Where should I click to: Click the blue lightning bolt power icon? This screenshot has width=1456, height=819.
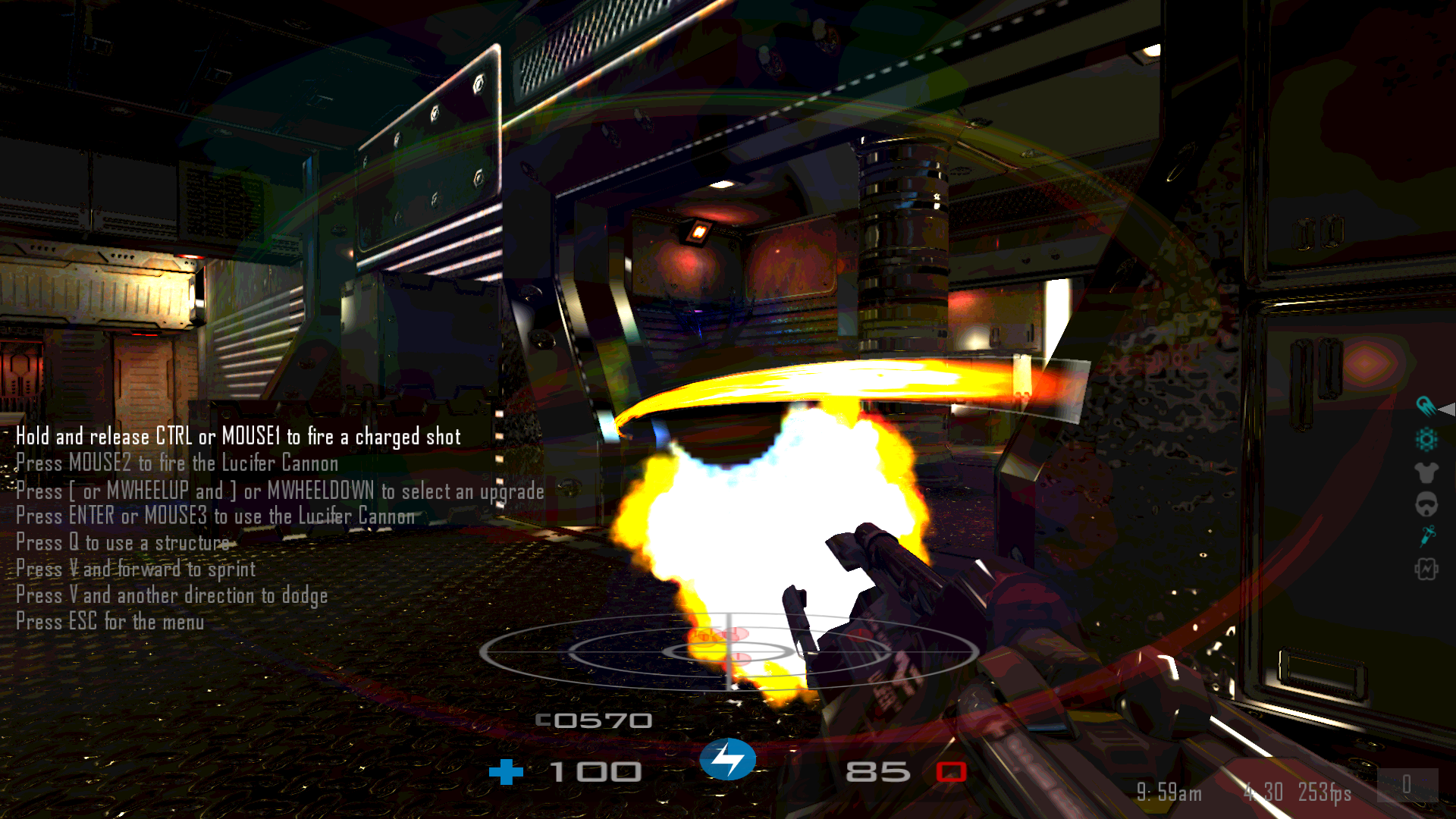727,759
